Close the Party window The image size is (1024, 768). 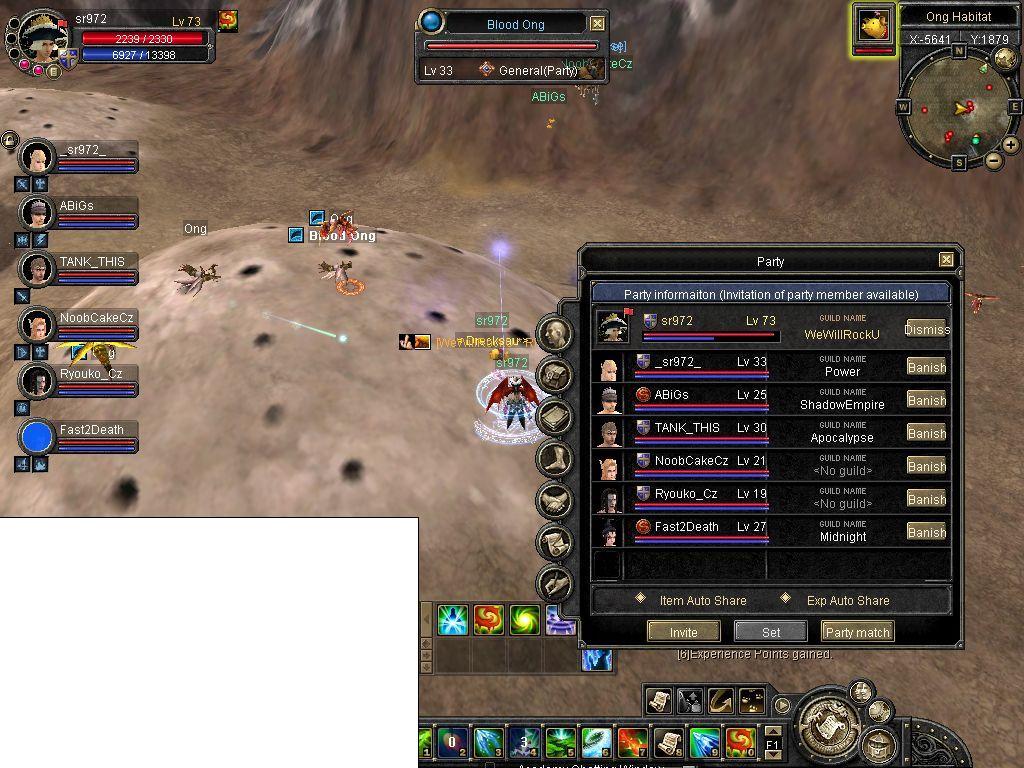(x=946, y=260)
